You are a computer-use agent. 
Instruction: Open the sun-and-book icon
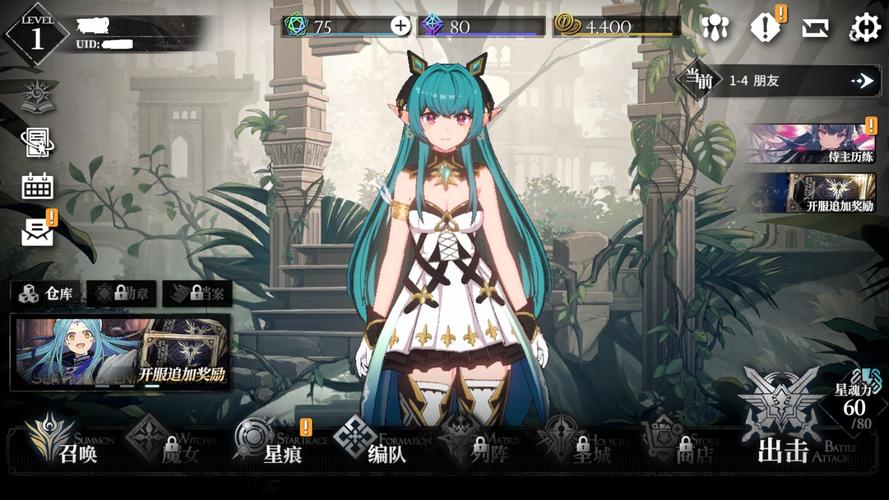point(38,96)
